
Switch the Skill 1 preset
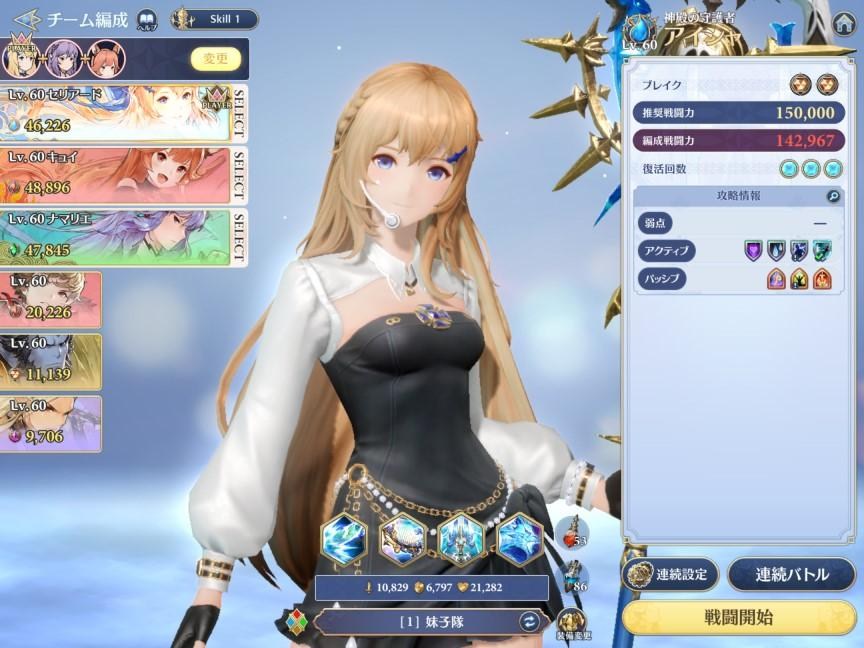(214, 19)
